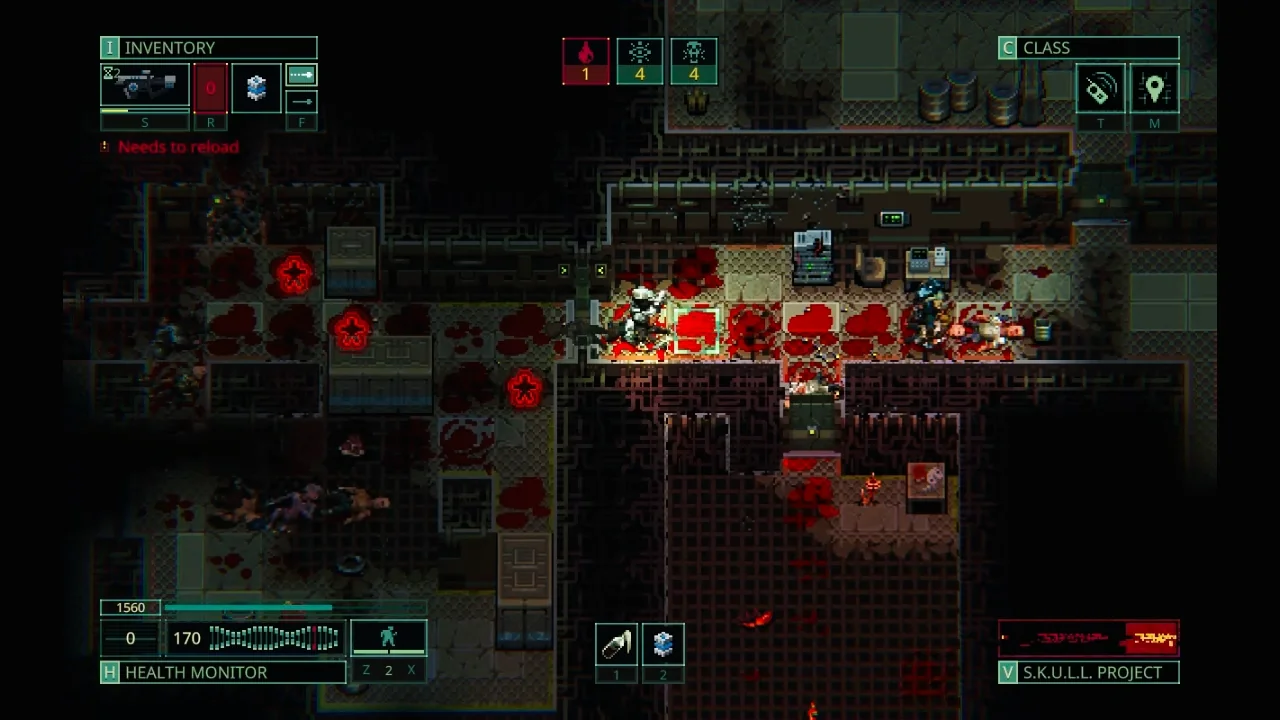Click the red flame counter showing 1
The height and width of the screenshot is (720, 1280).
click(x=587, y=61)
